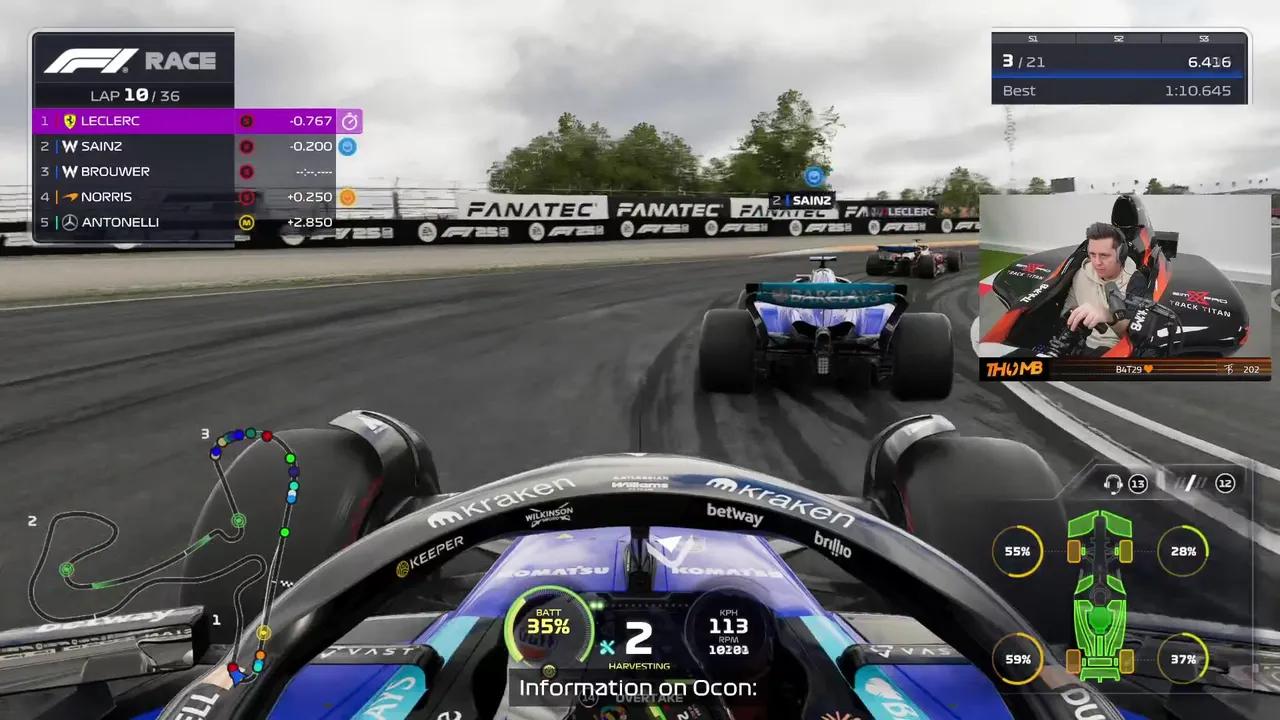The image size is (1280, 720).
Task: Open the lap timing panel with Best time
Action: coord(1119,68)
